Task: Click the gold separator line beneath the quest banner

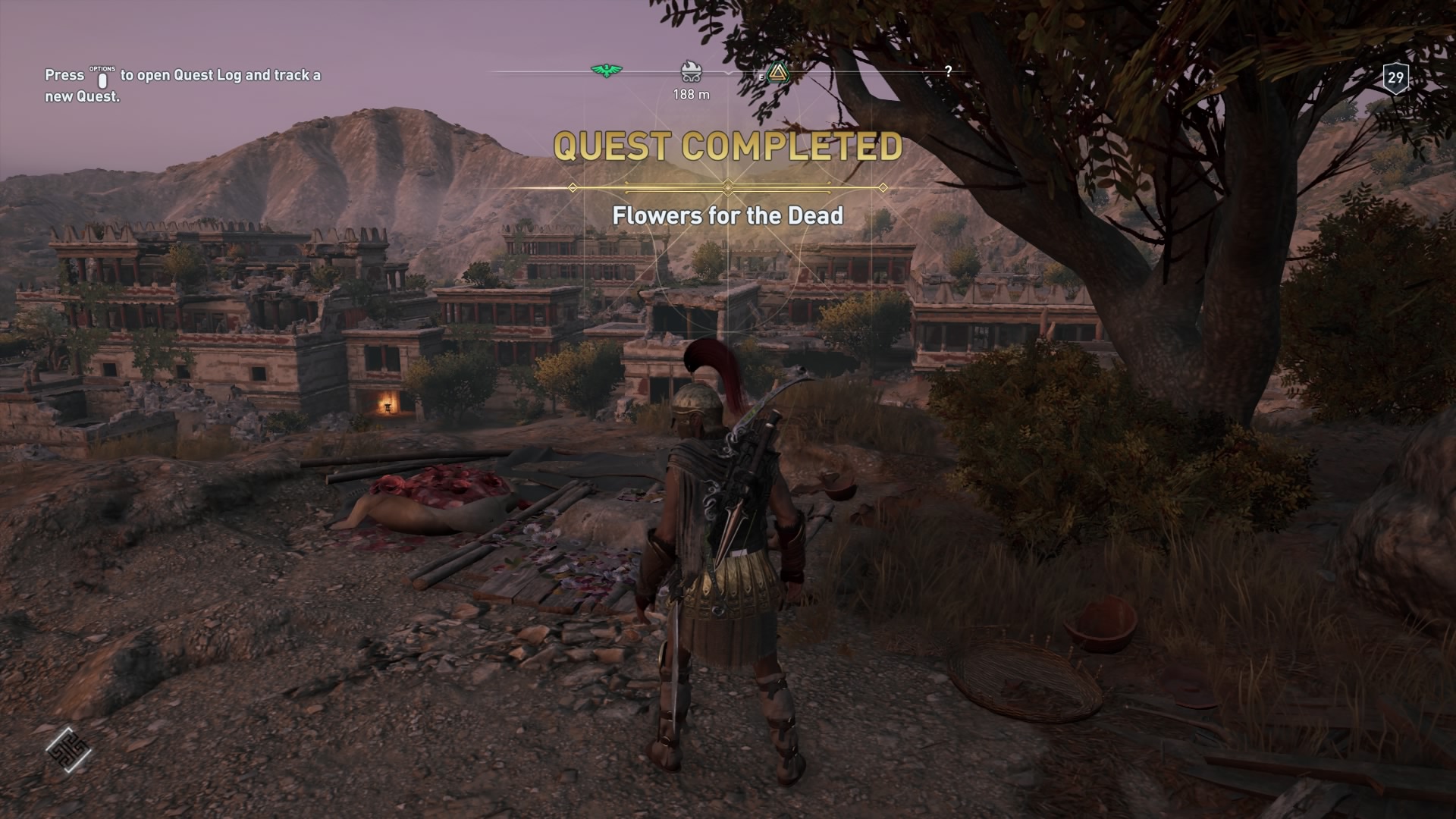Action: click(727, 182)
